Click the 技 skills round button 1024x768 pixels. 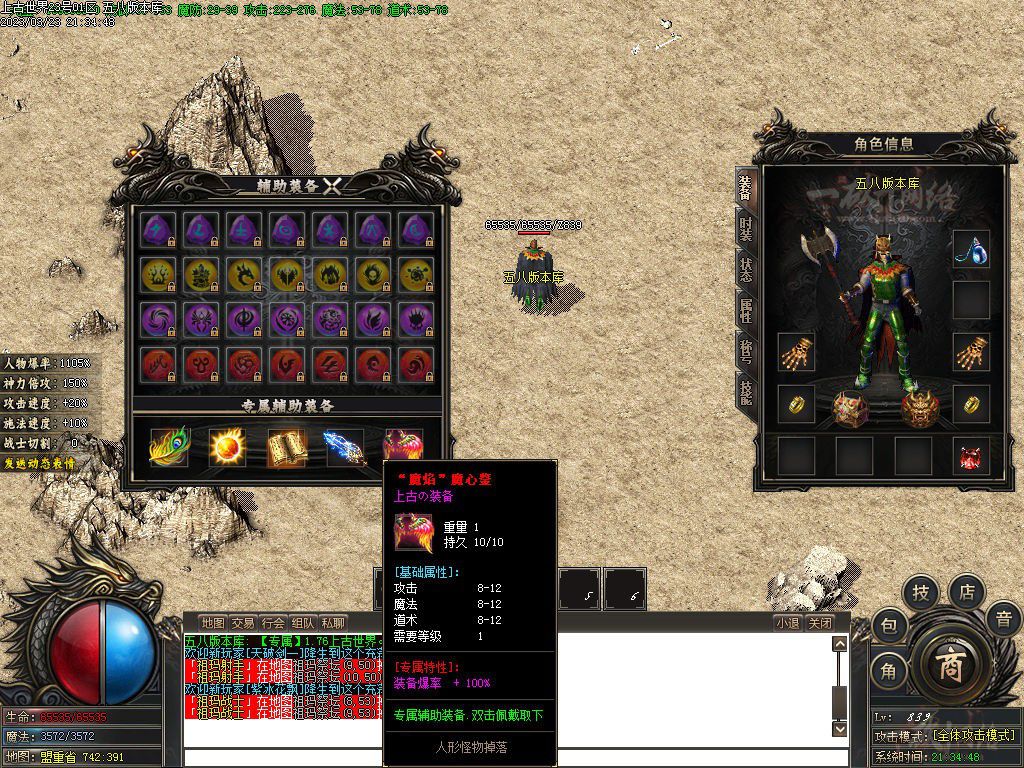921,593
